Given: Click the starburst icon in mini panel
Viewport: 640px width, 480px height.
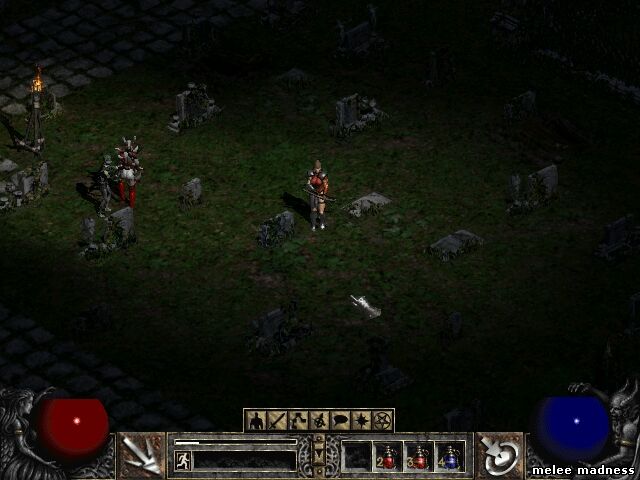Looking at the screenshot, I should click(362, 421).
